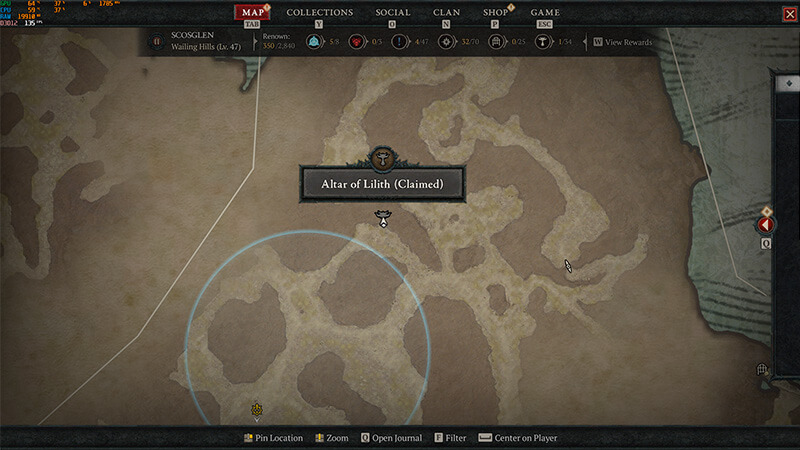The height and width of the screenshot is (450, 800).
Task: Click the strongholds progress icon in the renown bar
Action: (355, 42)
